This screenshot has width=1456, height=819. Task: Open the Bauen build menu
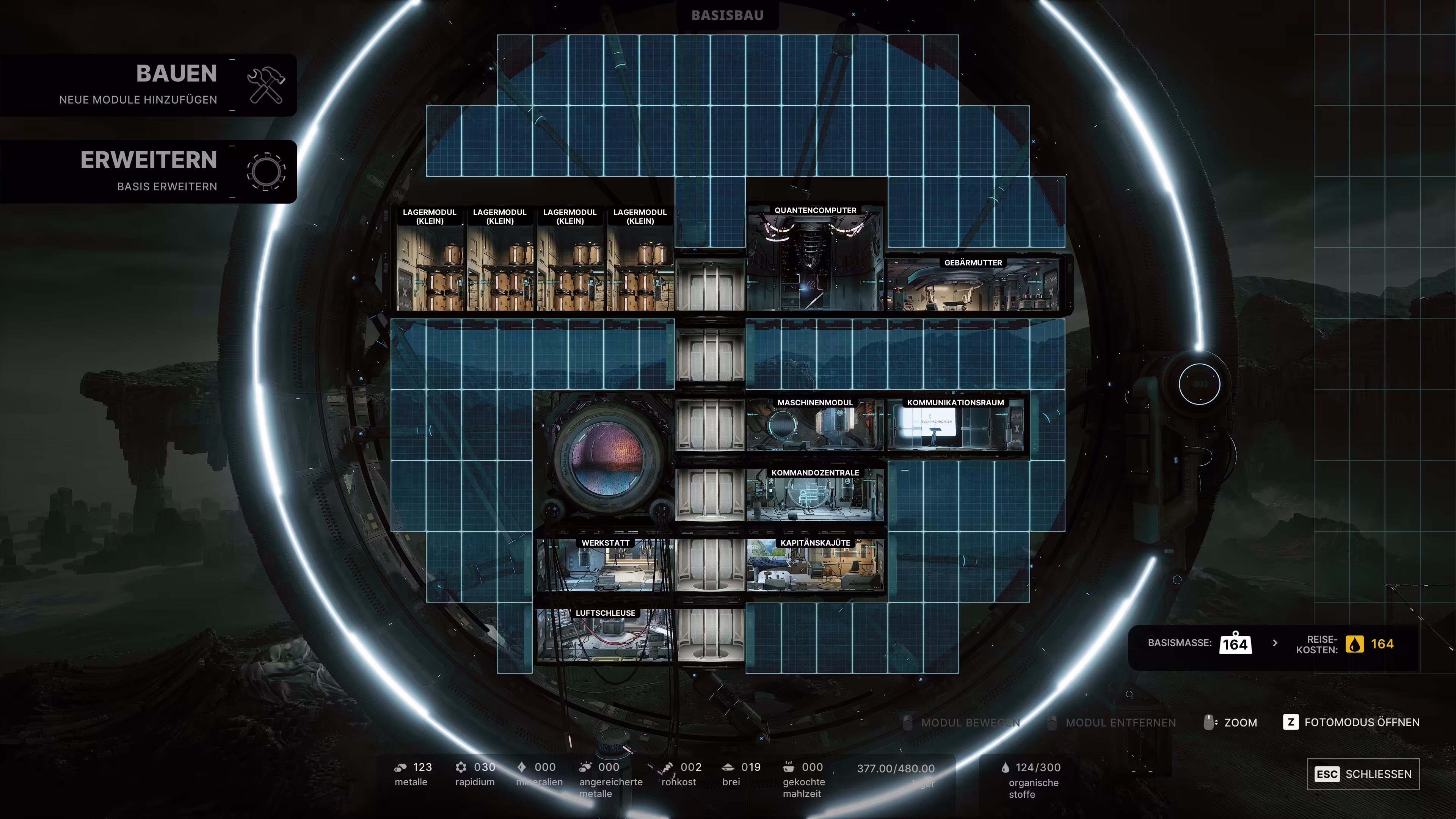pyautogui.click(x=148, y=85)
